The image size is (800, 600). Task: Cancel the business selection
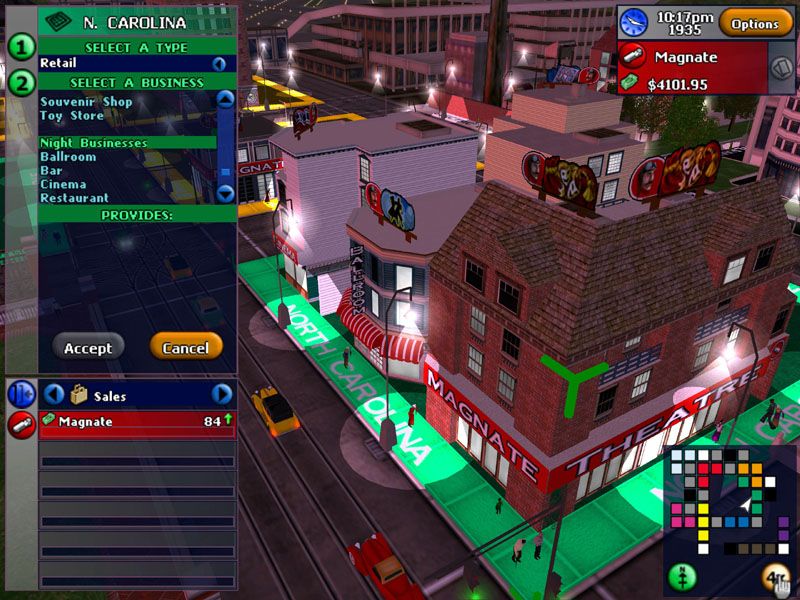185,348
